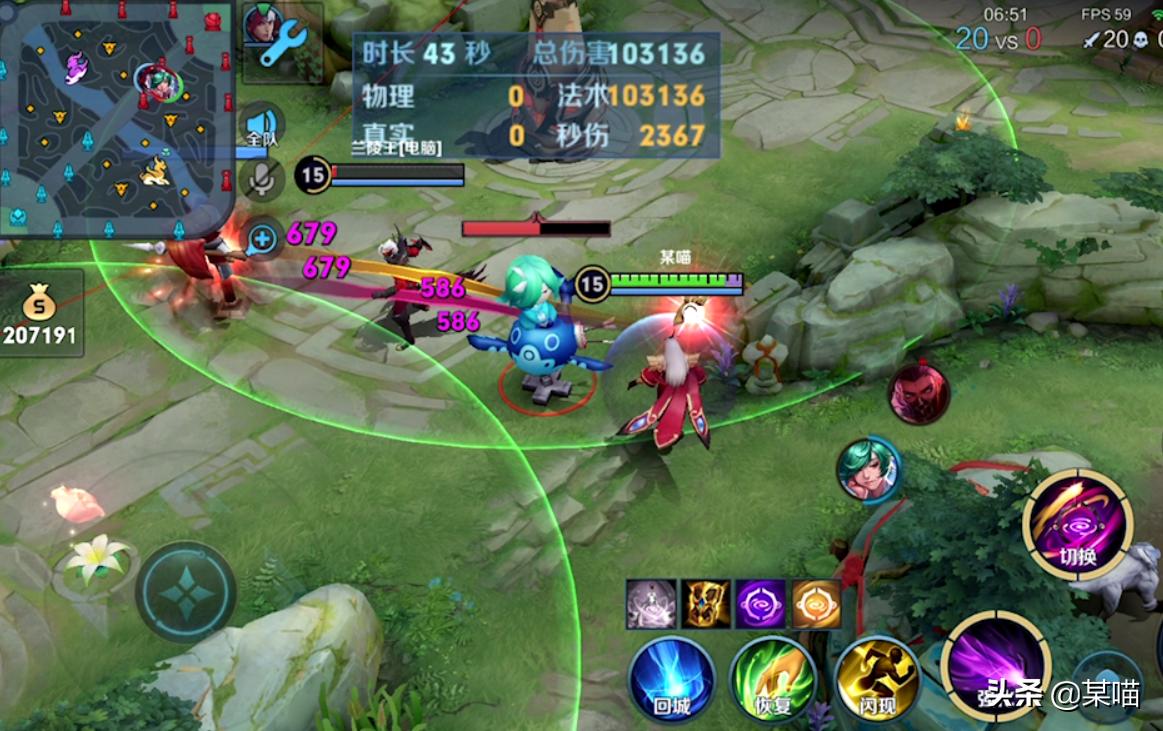Viewport: 1163px width, 731px height.
Task: Click the movement joystick pad
Action: (186, 593)
